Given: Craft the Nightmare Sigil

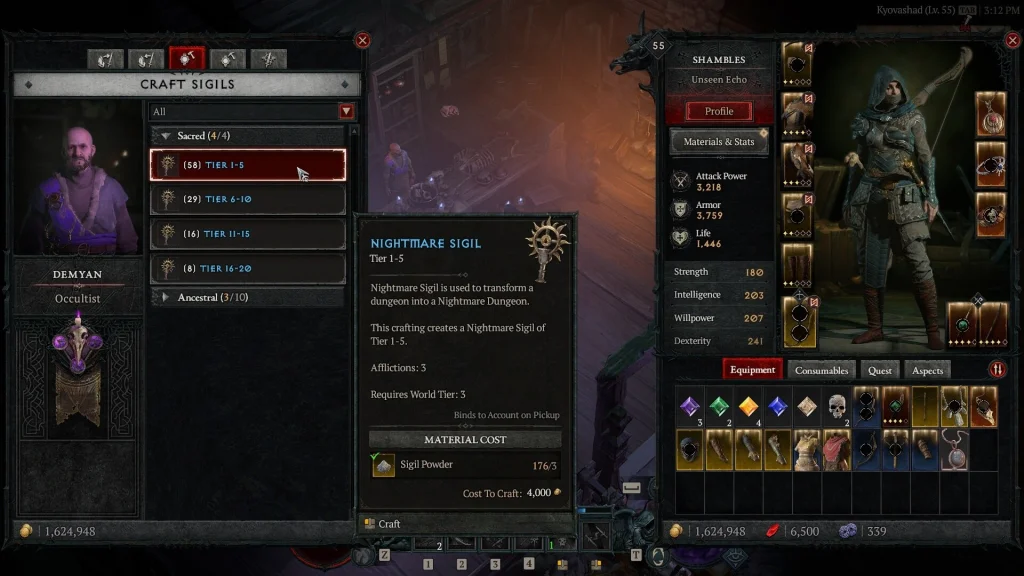Looking at the screenshot, I should [x=389, y=523].
